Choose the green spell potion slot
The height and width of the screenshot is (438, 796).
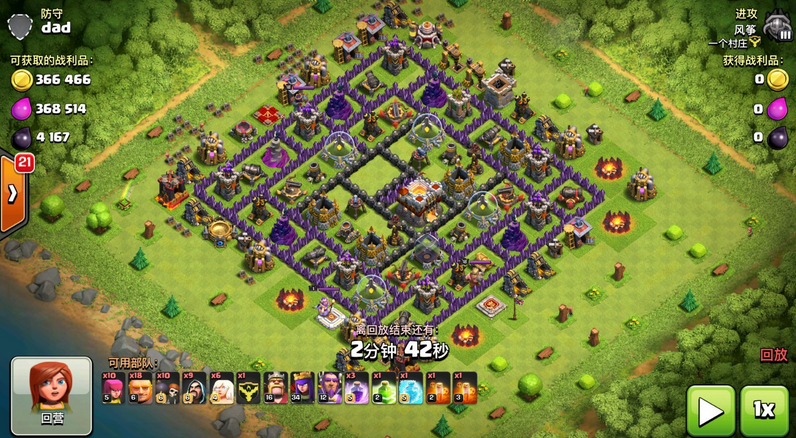383,387
